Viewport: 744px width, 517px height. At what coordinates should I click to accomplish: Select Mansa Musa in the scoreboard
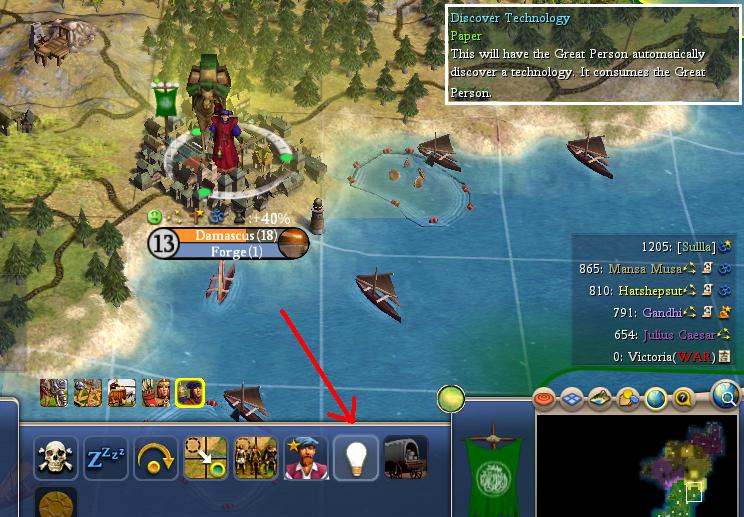pos(643,269)
